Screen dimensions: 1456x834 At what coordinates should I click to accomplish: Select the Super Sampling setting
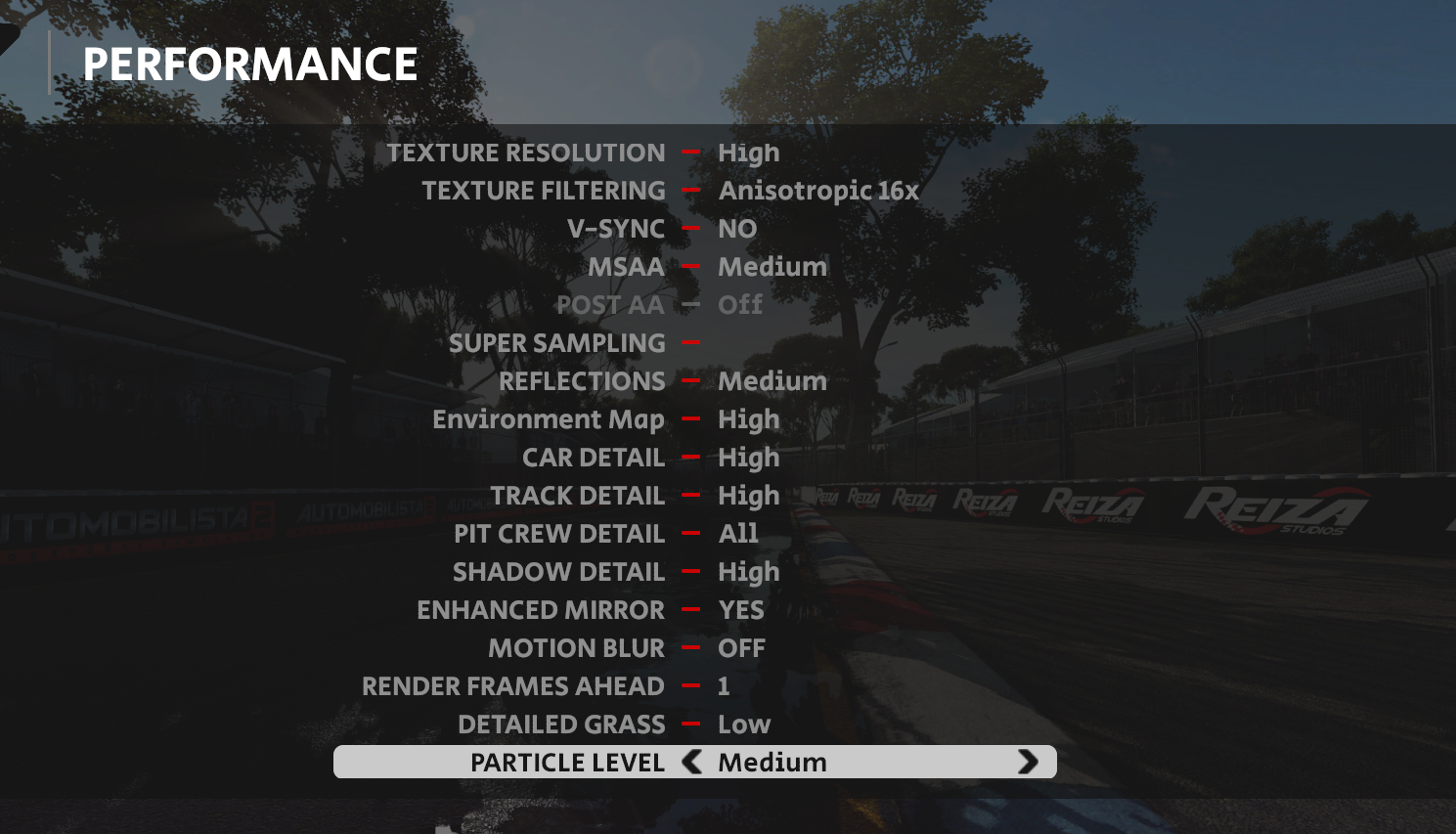556,343
